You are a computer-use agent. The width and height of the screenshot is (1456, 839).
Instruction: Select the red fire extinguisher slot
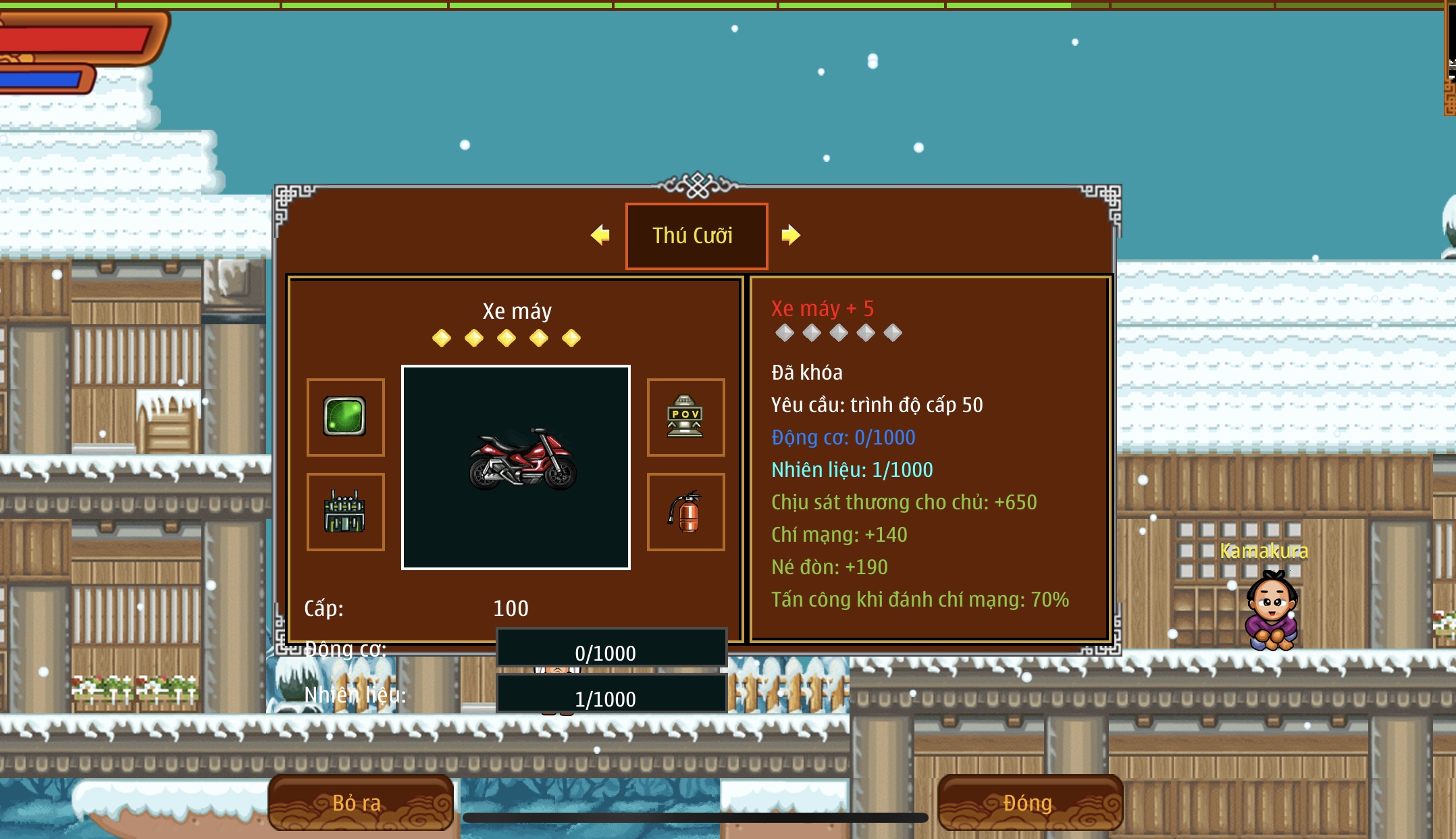[685, 512]
